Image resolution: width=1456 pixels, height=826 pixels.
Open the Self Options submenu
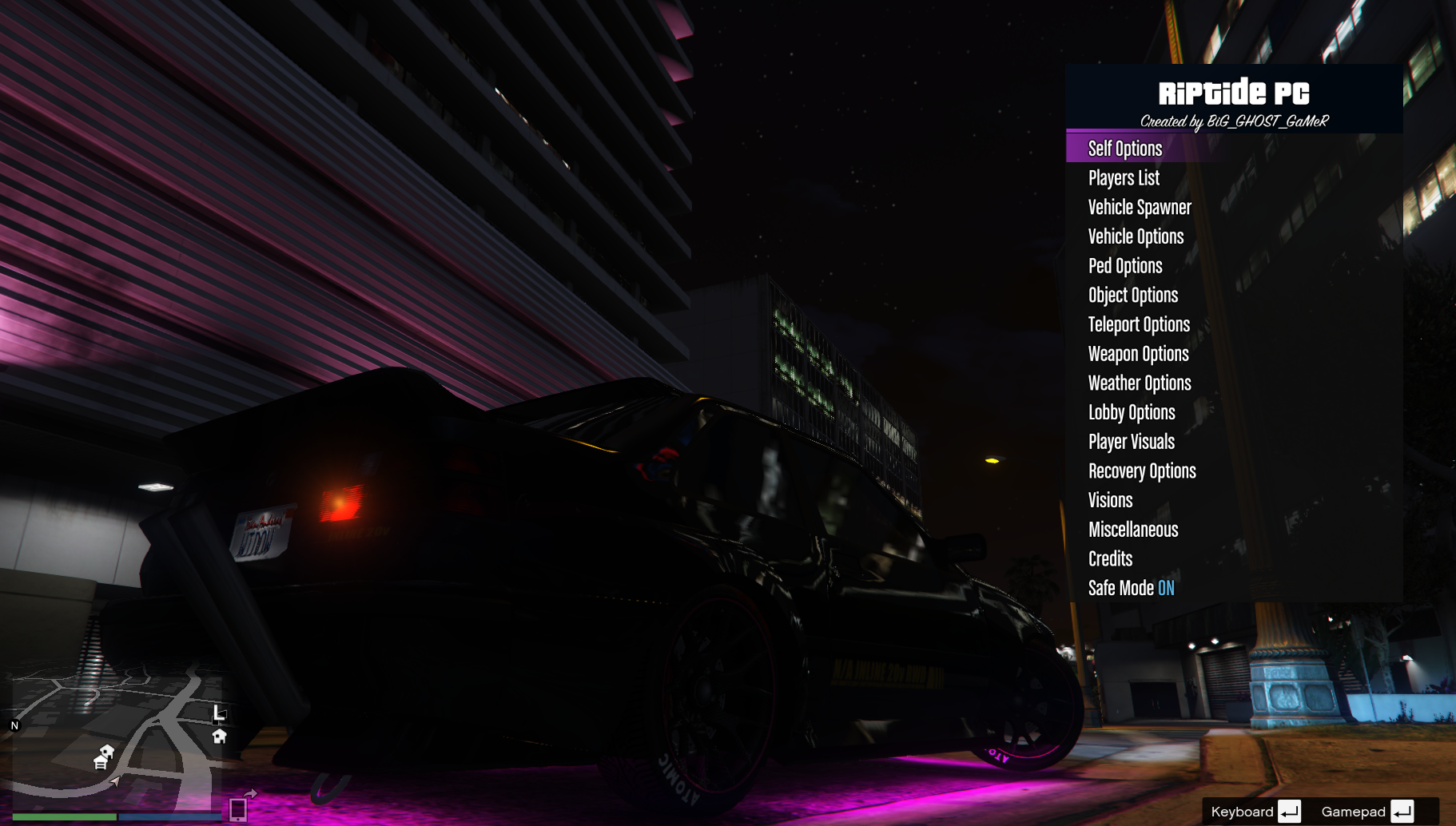[1125, 149]
